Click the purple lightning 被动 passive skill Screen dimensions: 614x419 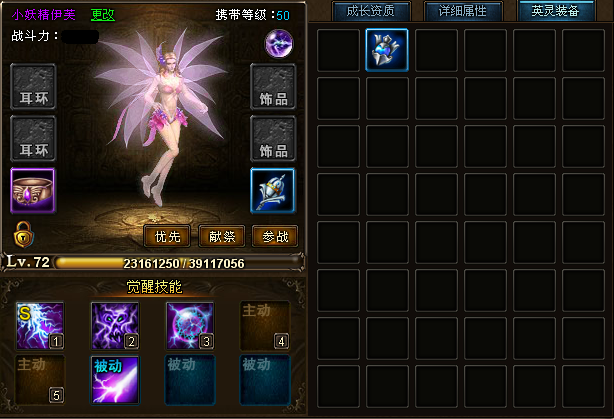tap(115, 379)
